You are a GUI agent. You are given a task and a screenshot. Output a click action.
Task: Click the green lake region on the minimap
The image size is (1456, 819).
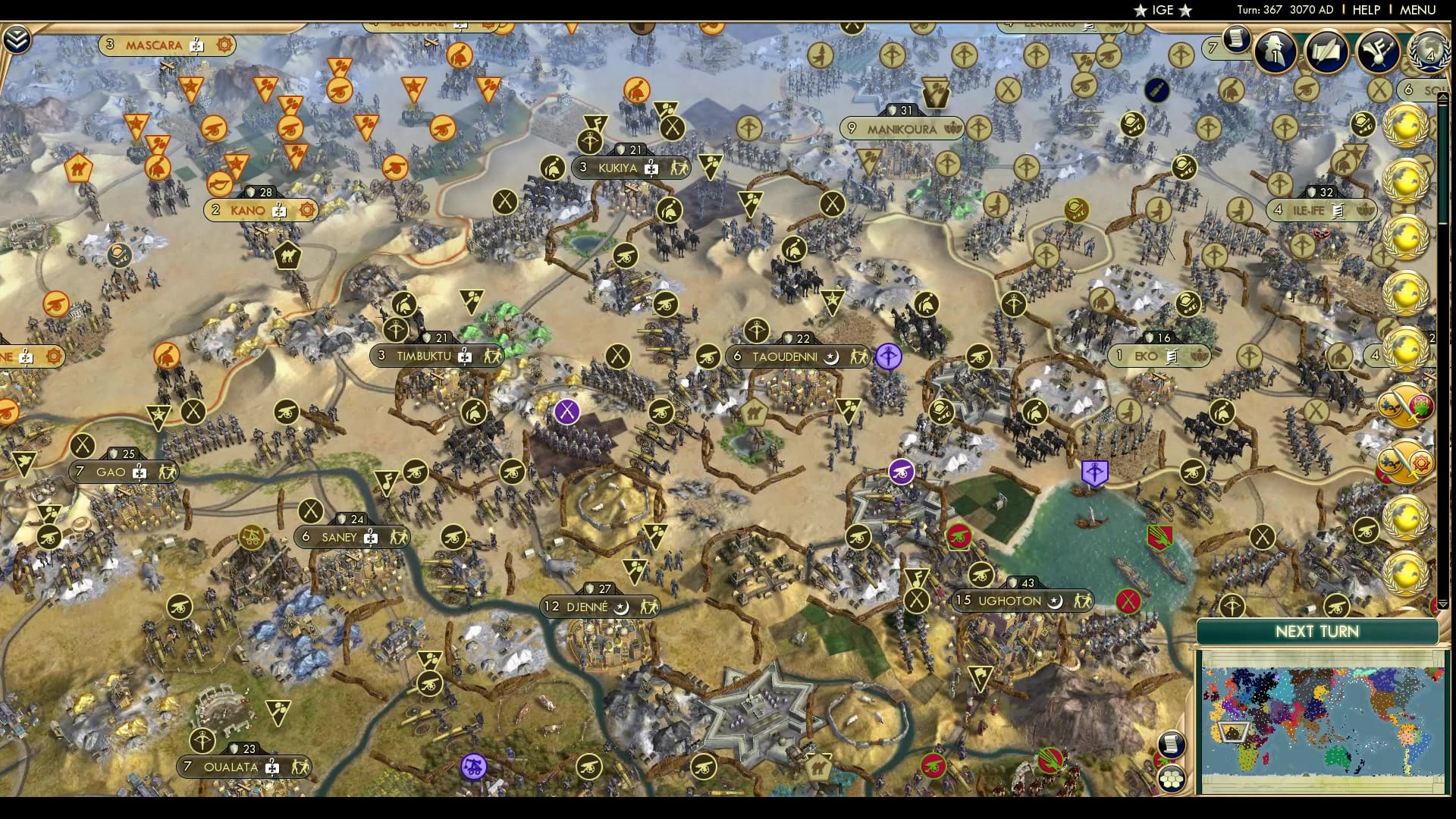tap(1337, 756)
